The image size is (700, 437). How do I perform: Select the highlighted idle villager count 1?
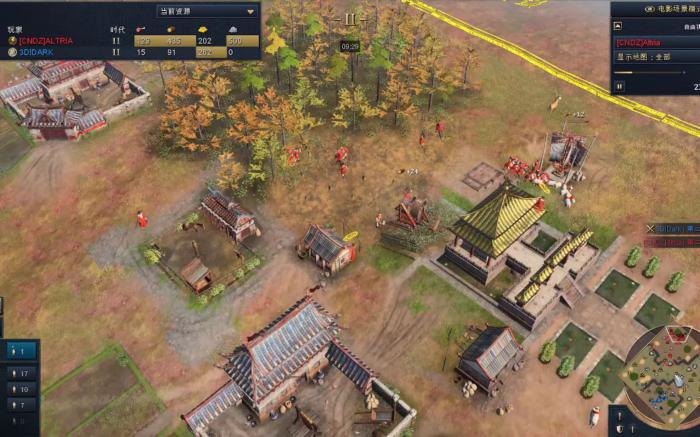tap(22, 351)
